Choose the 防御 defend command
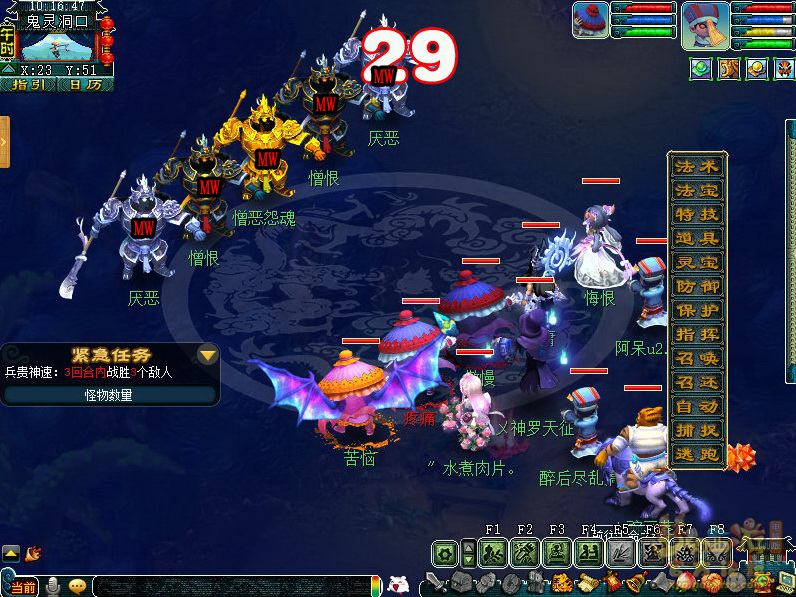796x597 pixels. pyautogui.click(x=697, y=287)
